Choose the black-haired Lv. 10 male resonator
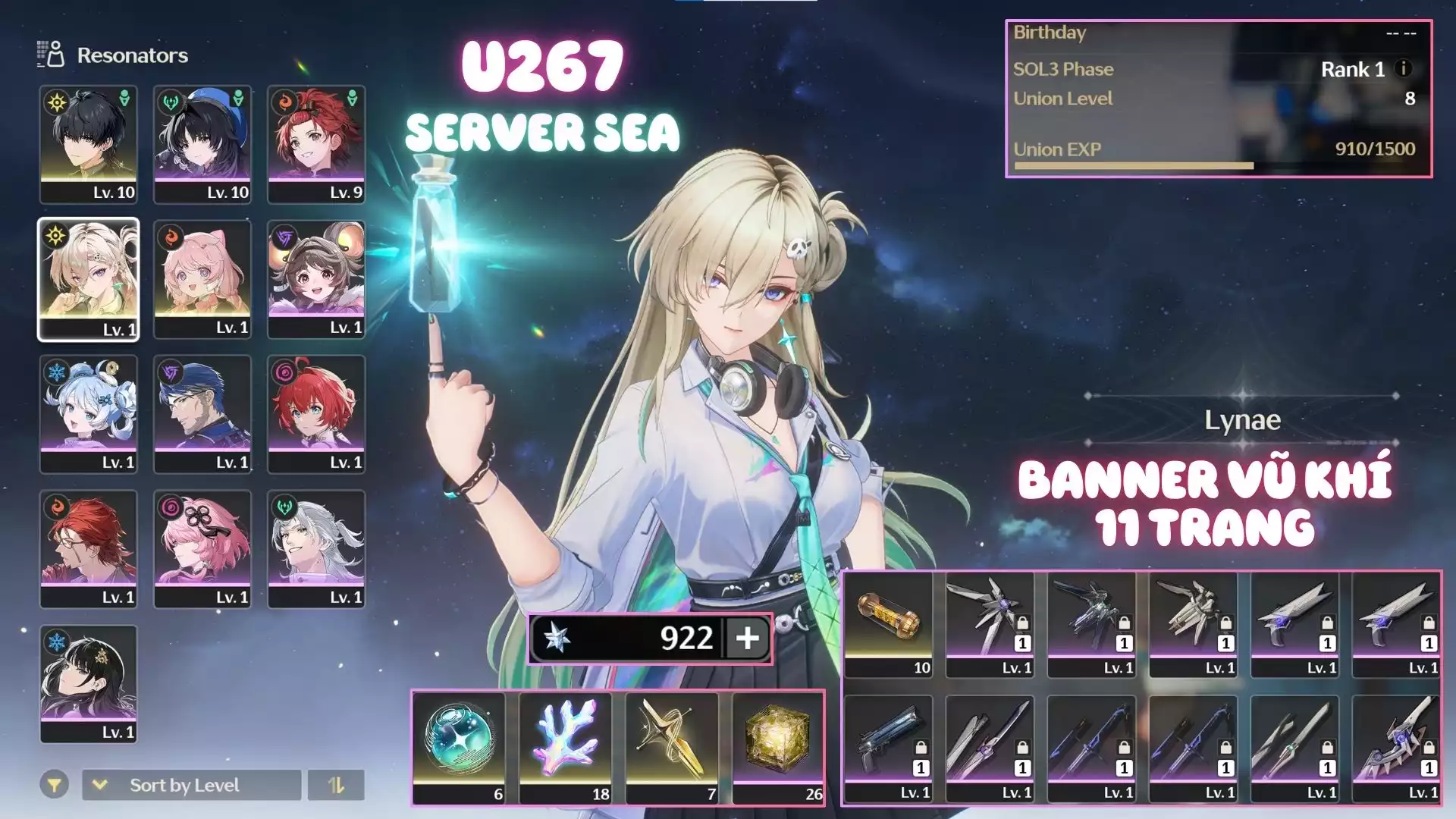Image resolution: width=1456 pixels, height=819 pixels. tap(88, 144)
